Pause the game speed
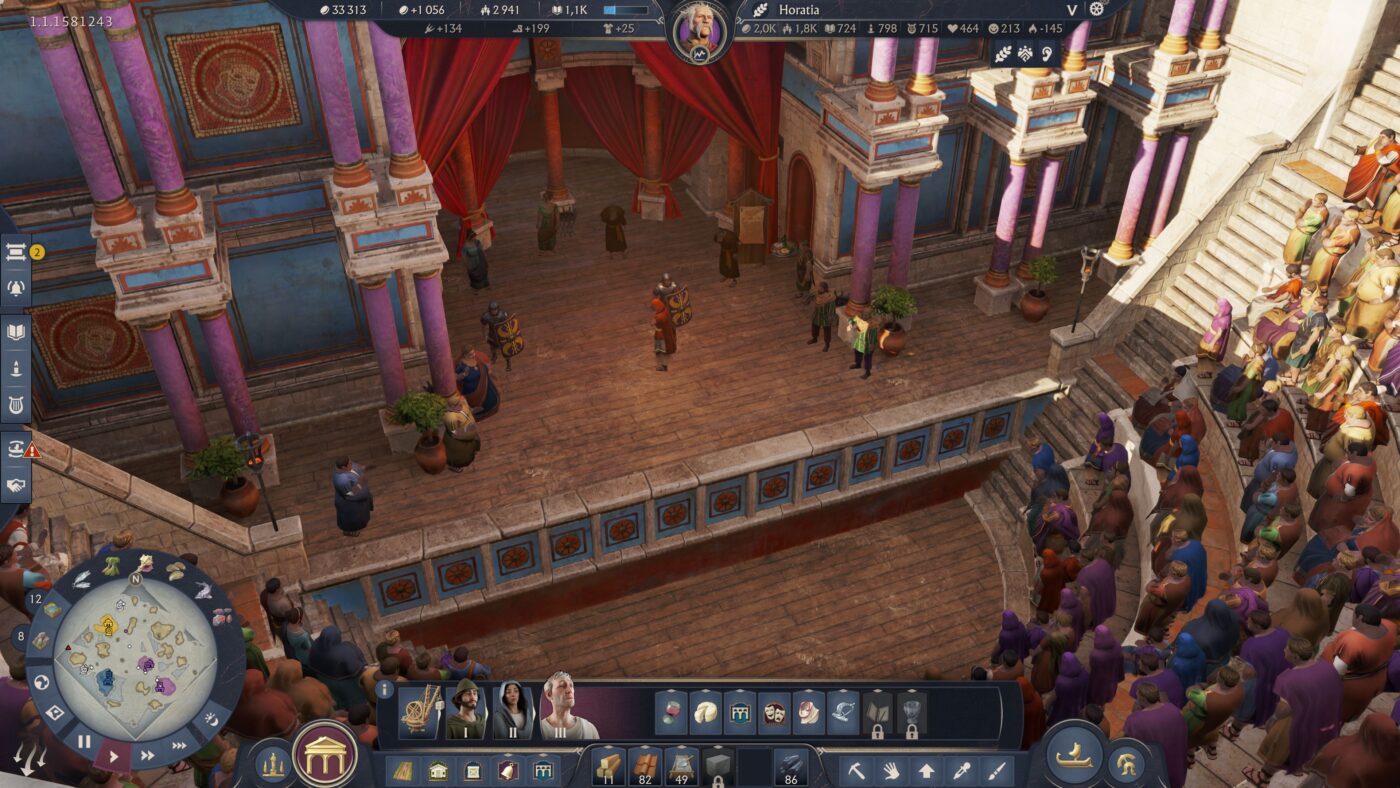The width and height of the screenshot is (1400, 788). (x=84, y=742)
